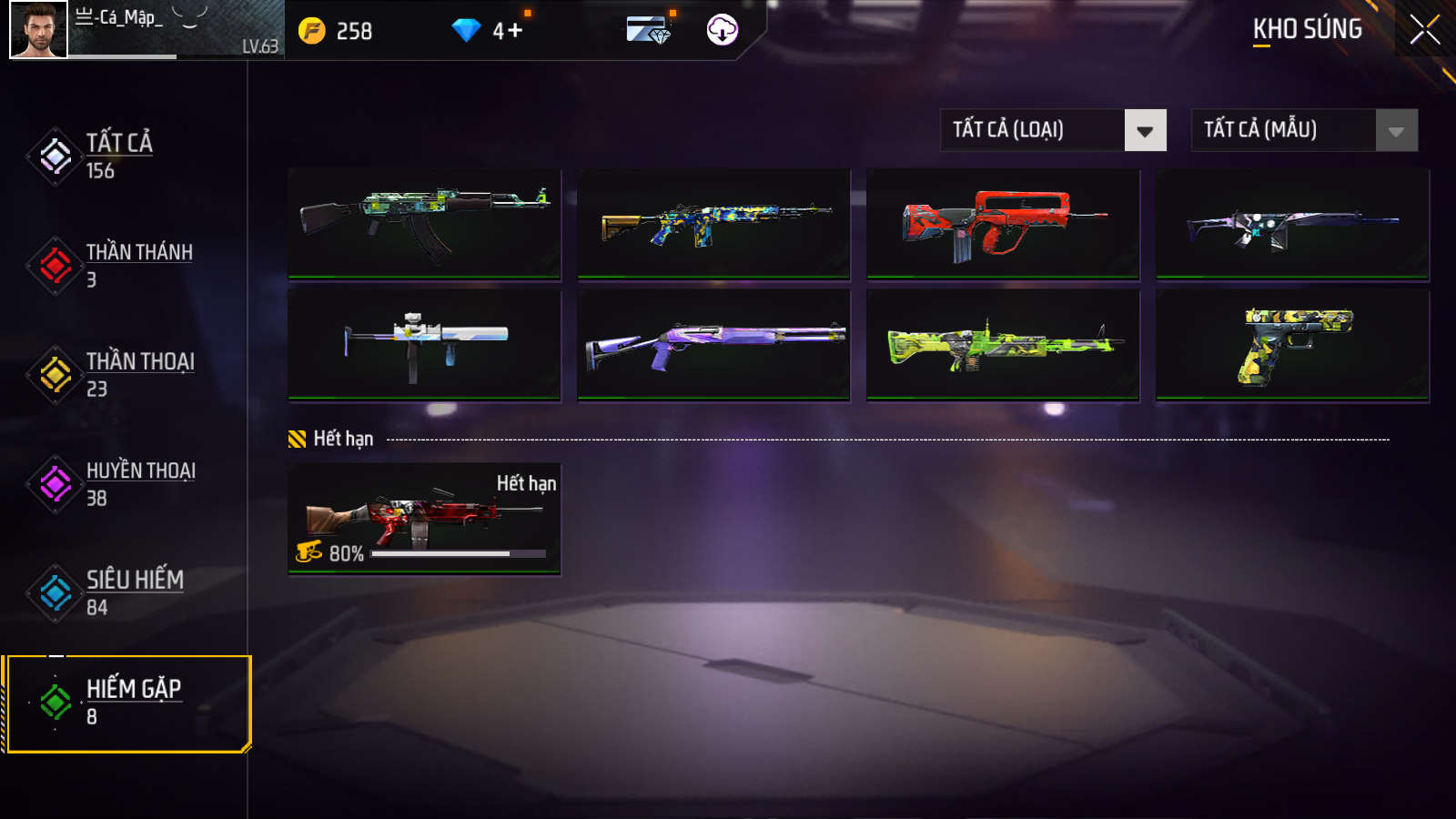Choose the lime green machine gun skin

point(1003,345)
